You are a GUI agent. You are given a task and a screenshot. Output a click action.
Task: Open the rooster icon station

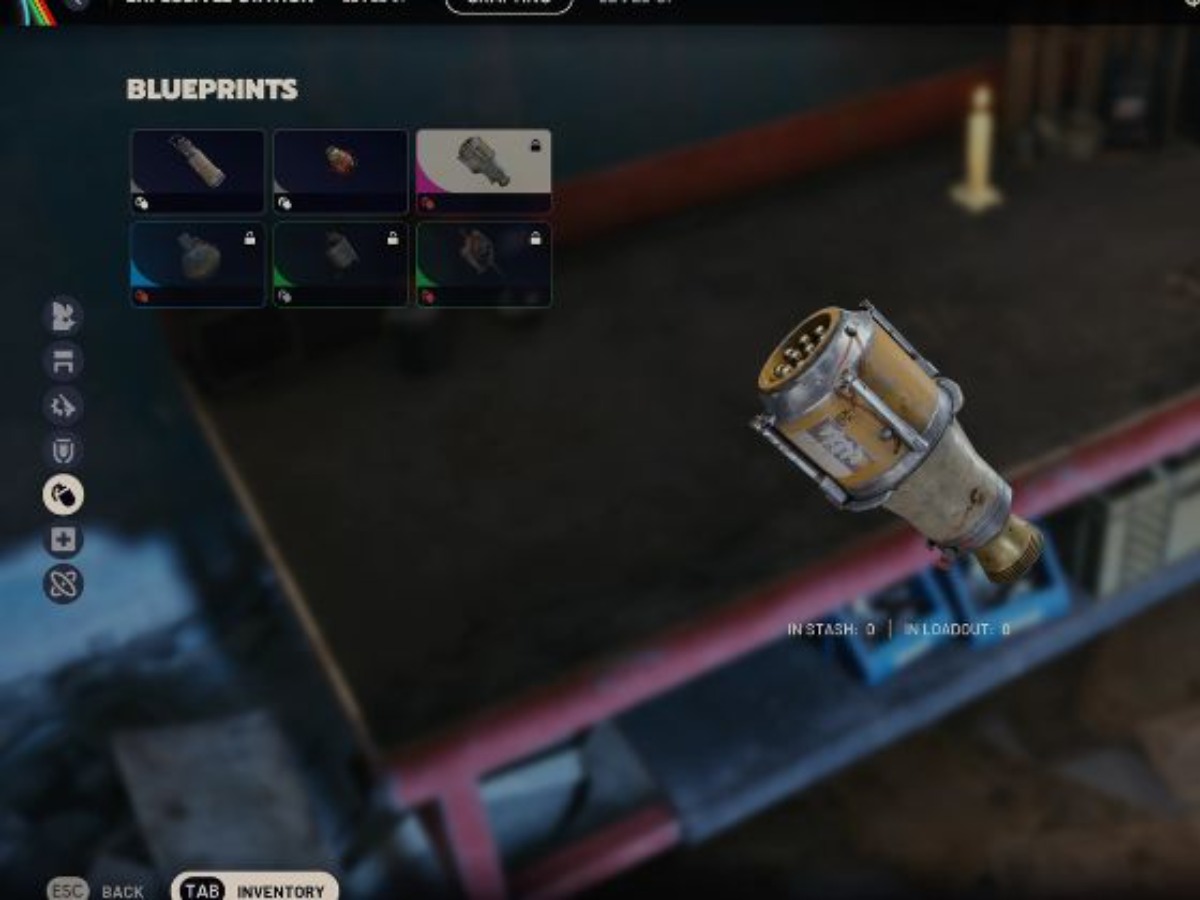click(63, 317)
